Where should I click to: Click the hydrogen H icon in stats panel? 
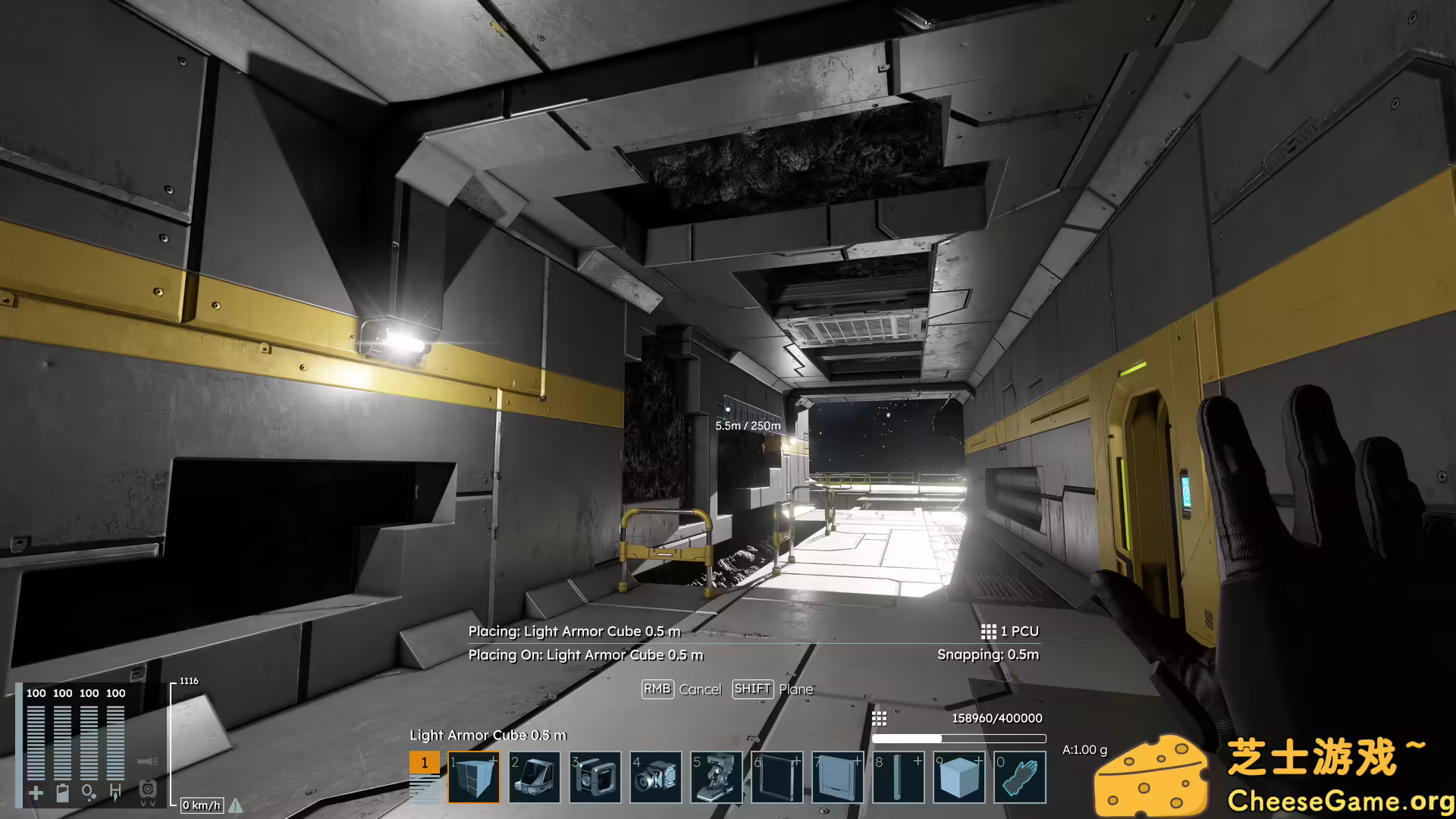click(116, 791)
